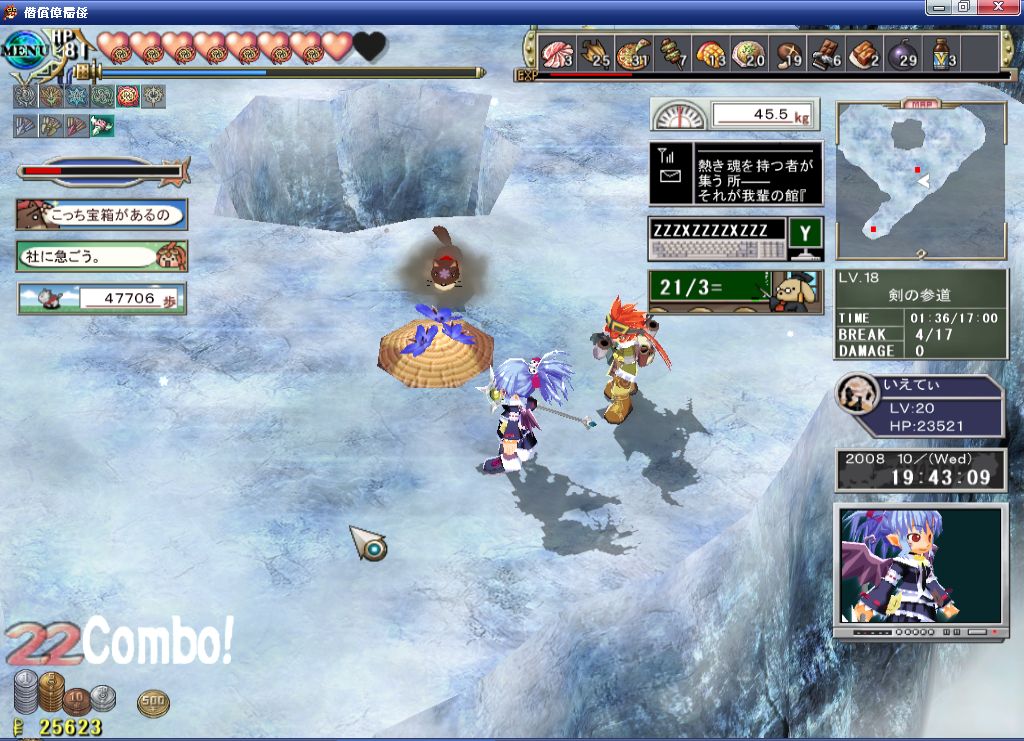Viewport: 1024px width, 741px height.
Task: Select the meat skewer item slot
Action: [674, 54]
